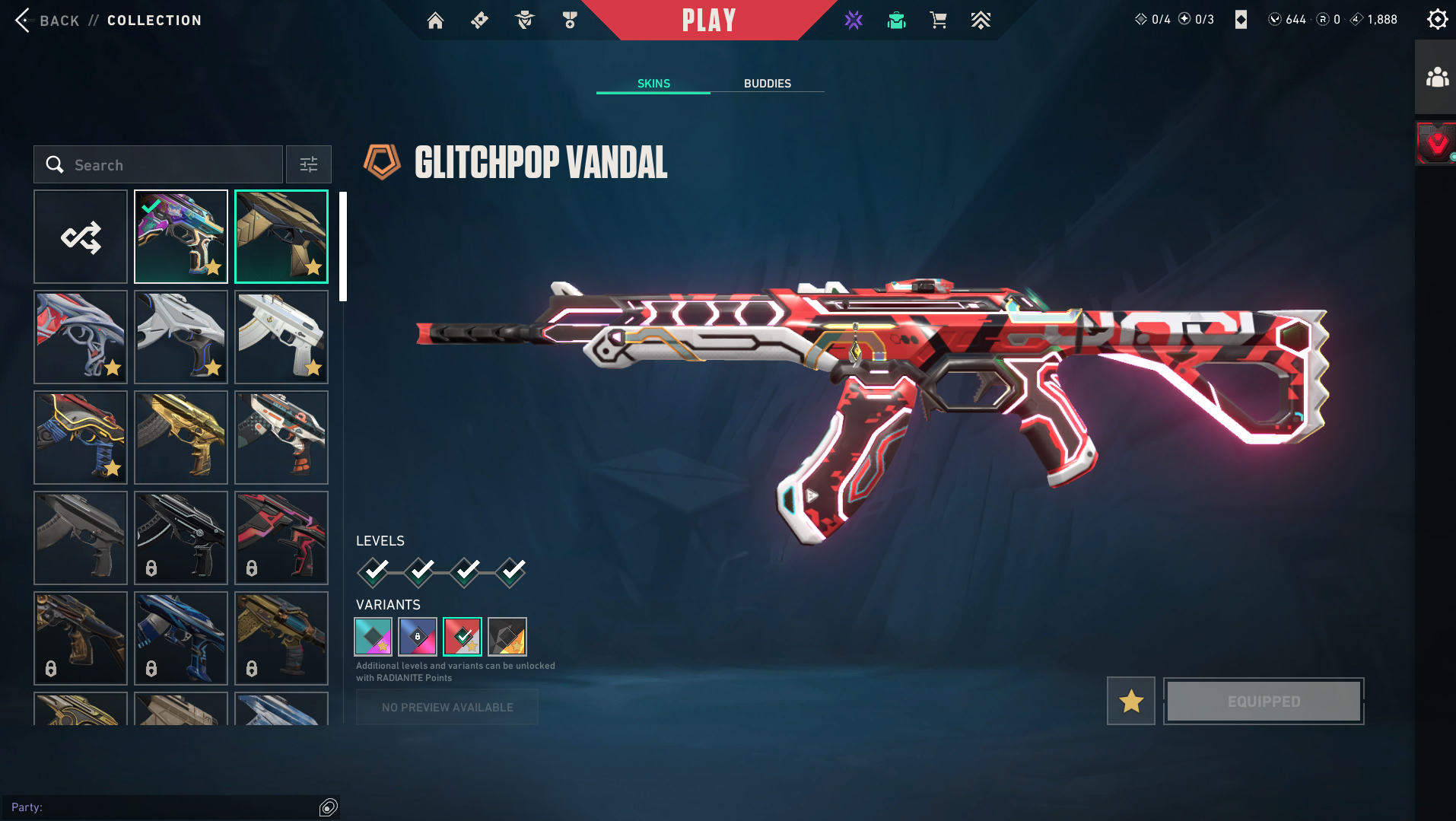Toggle favorite with the star button

1131,701
